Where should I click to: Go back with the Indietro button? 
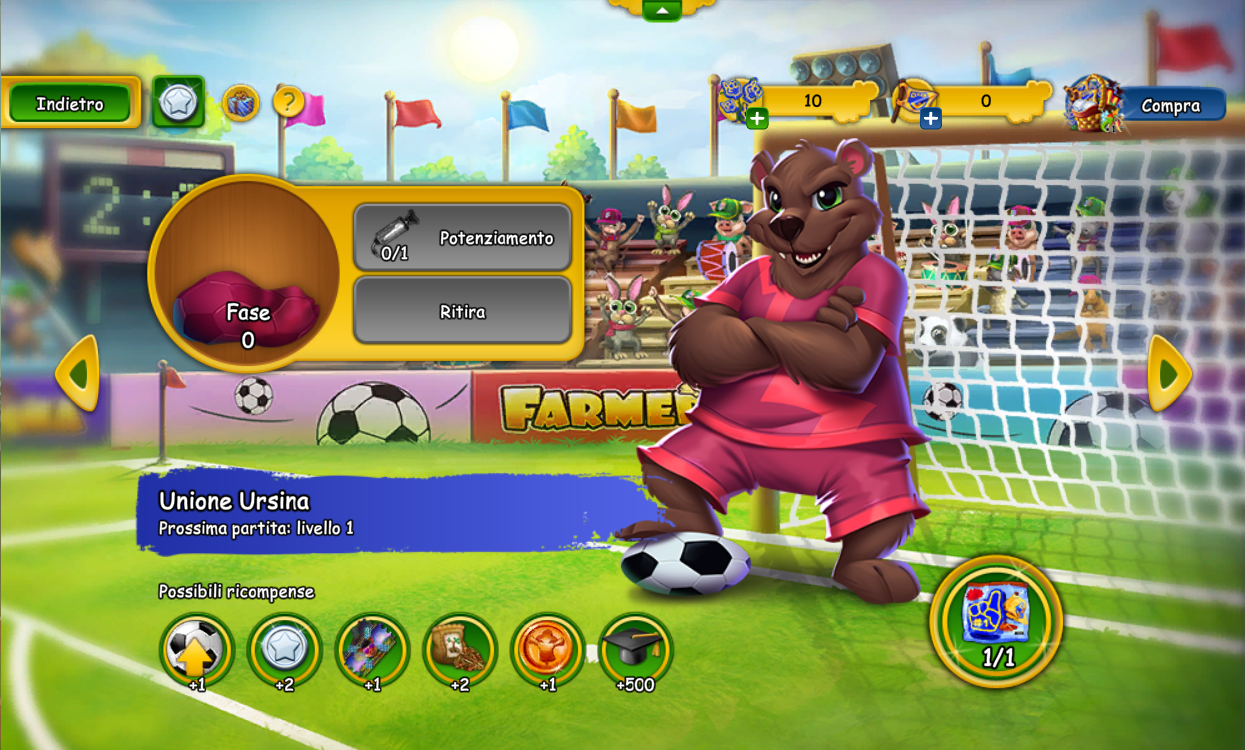point(70,103)
